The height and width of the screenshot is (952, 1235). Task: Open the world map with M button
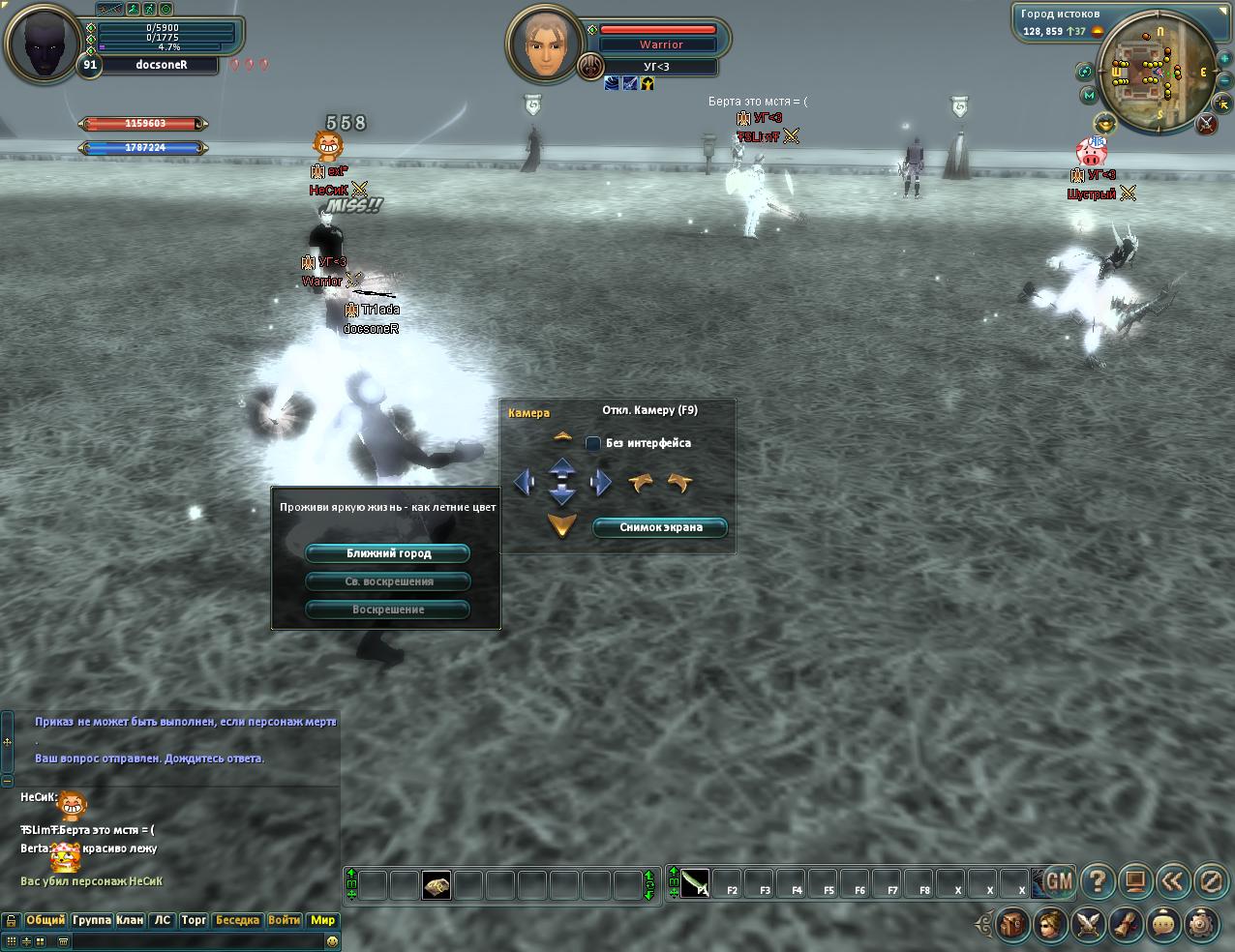pyautogui.click(x=1089, y=96)
